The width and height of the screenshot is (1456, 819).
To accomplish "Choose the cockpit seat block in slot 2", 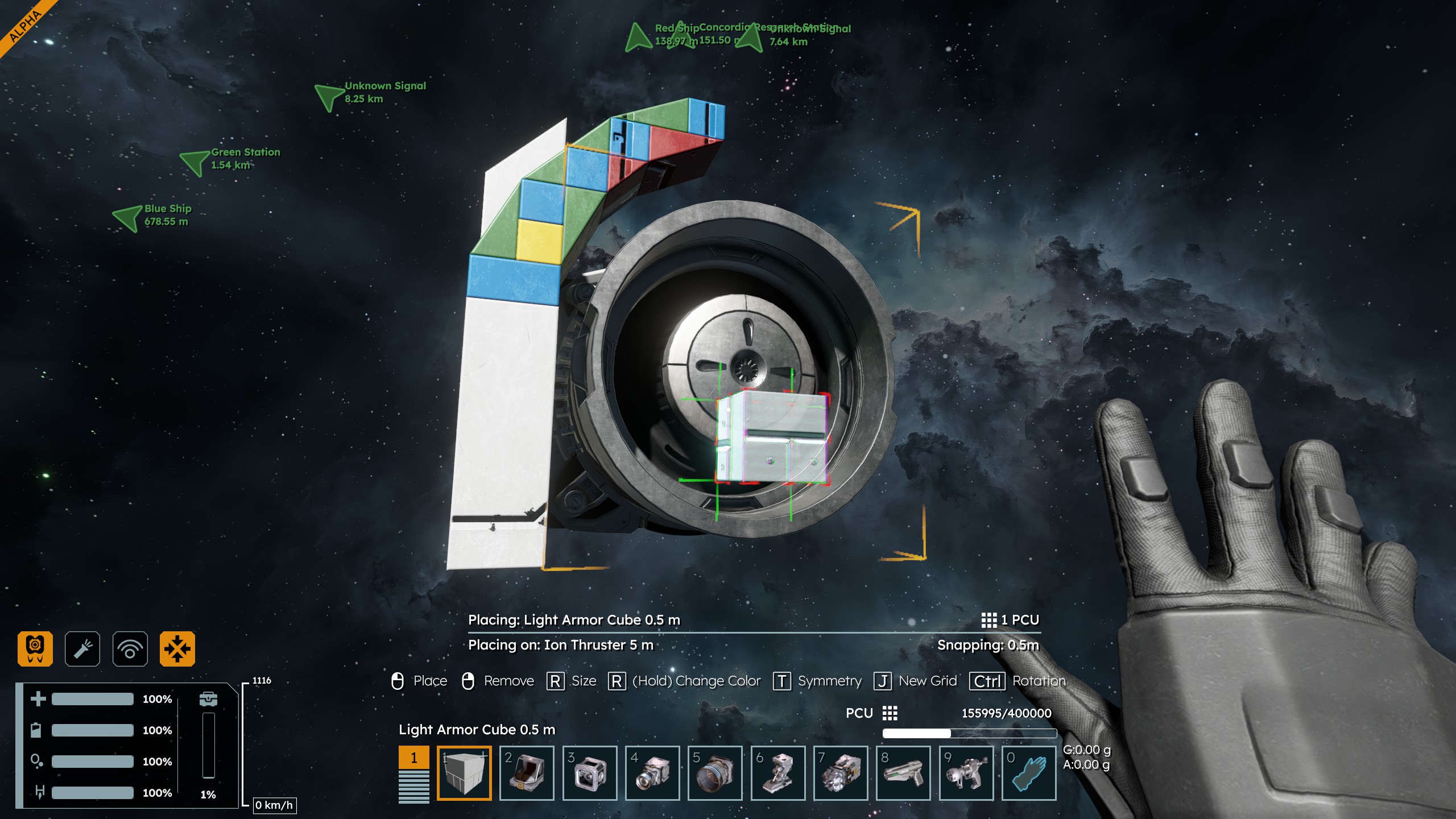I will pos(527,773).
